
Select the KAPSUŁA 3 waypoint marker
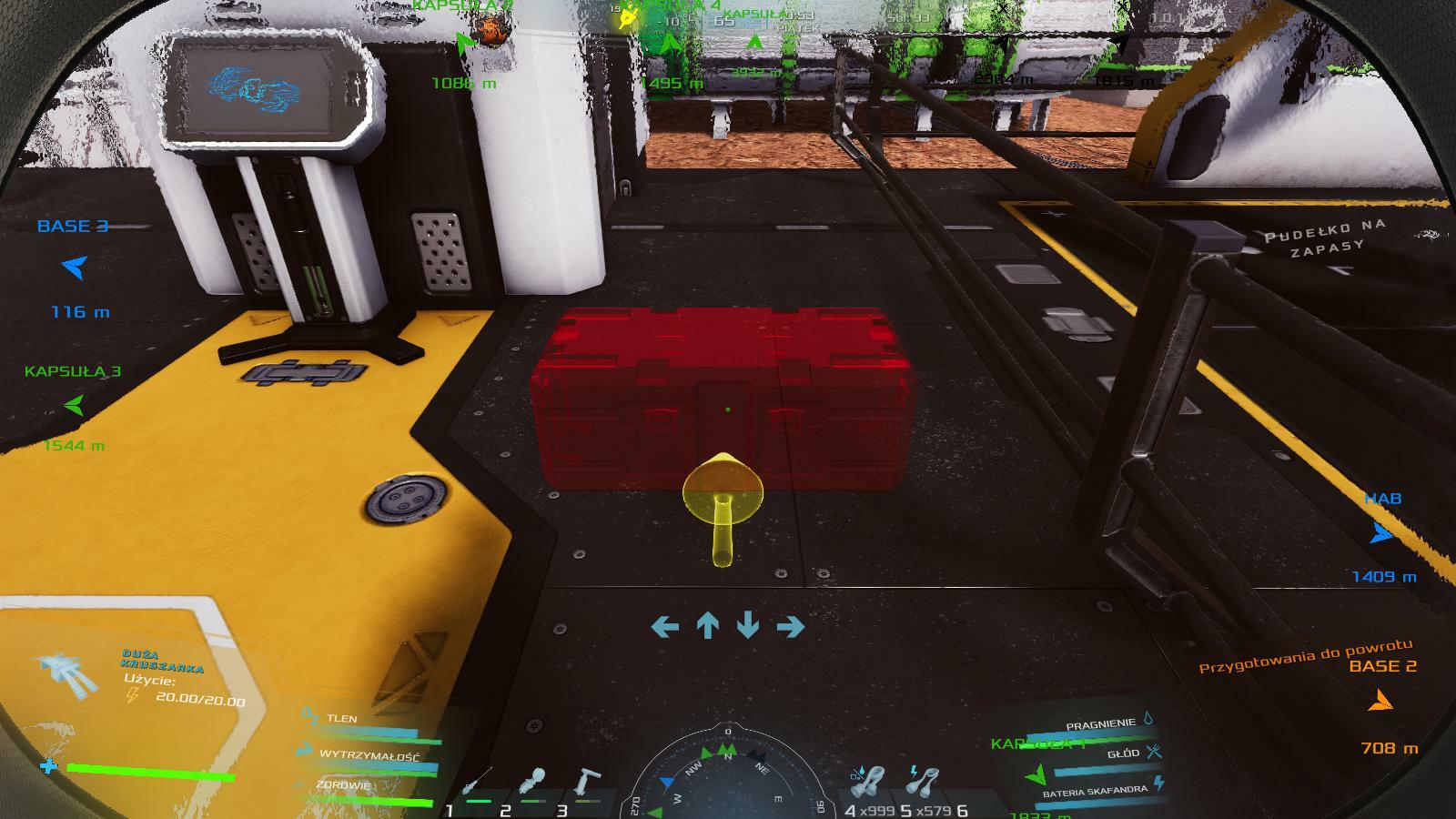(x=74, y=405)
